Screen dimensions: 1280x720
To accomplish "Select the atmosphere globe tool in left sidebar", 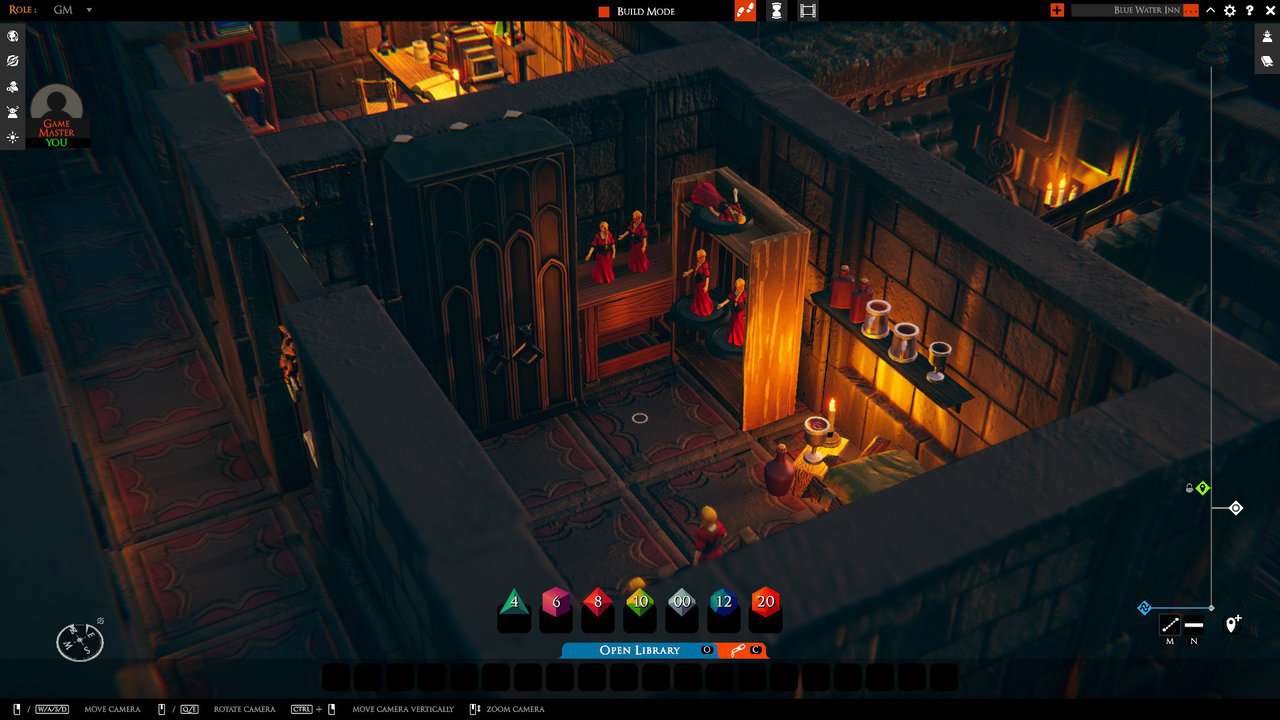I will [x=12, y=36].
